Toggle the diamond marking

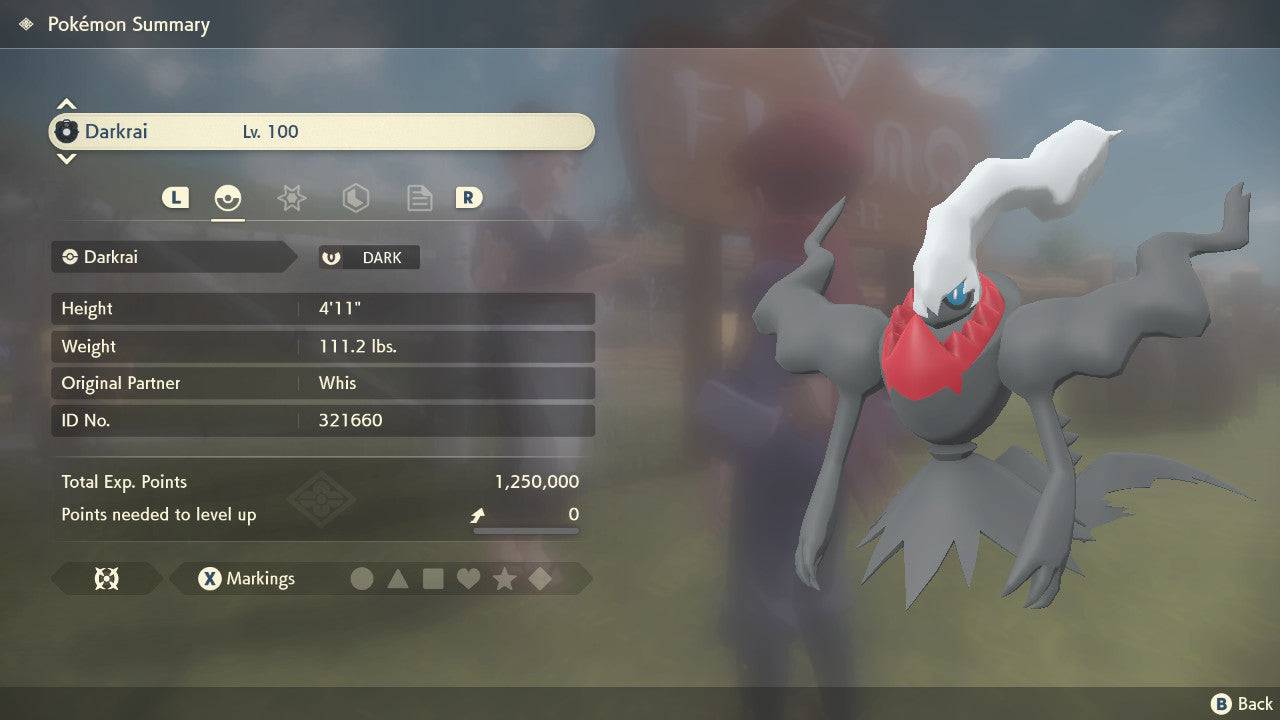click(x=540, y=578)
